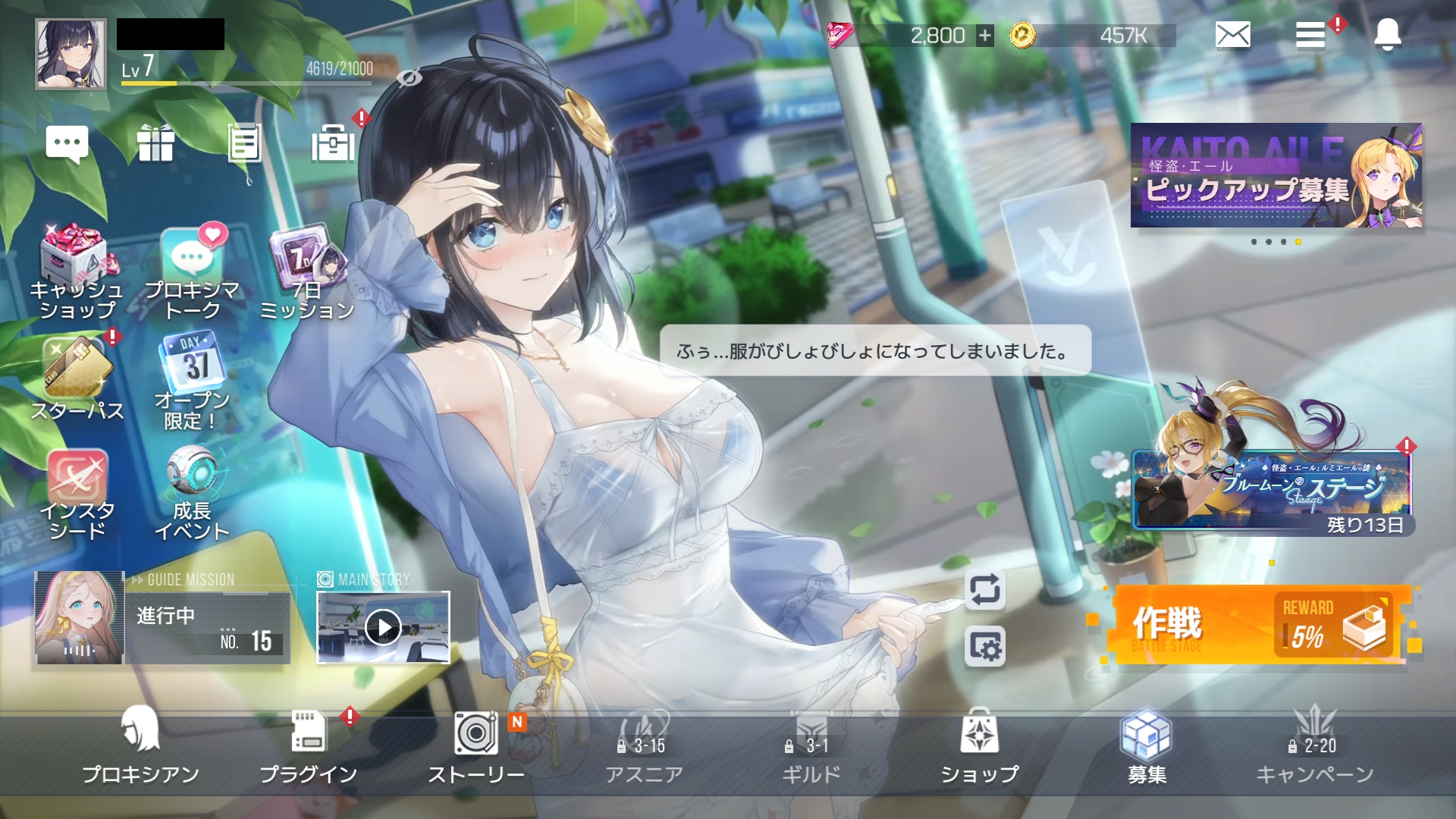Play the Main Story video
This screenshot has height=819, width=1456.
click(383, 627)
